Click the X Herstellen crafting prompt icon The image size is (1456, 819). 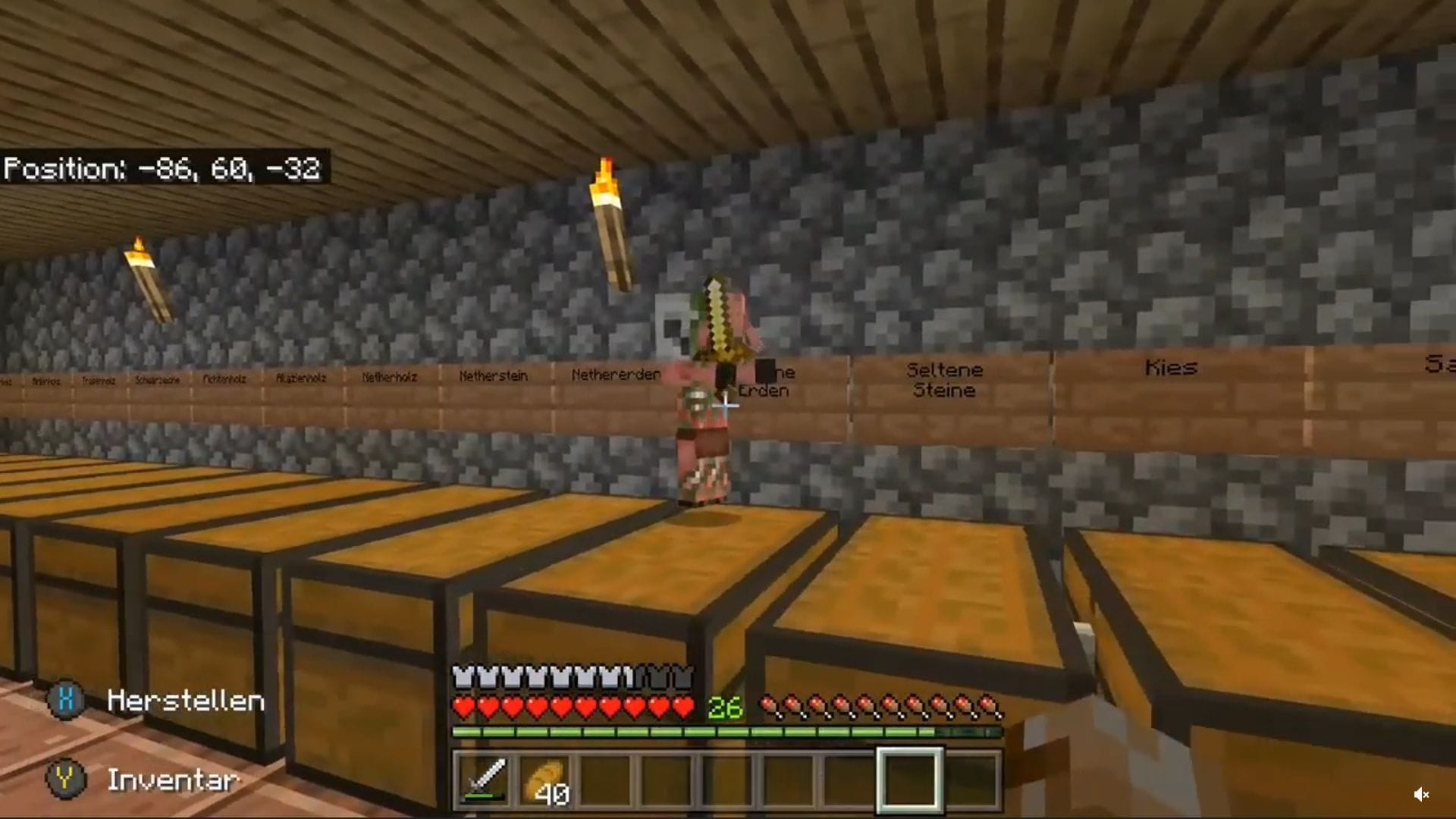coord(67,701)
